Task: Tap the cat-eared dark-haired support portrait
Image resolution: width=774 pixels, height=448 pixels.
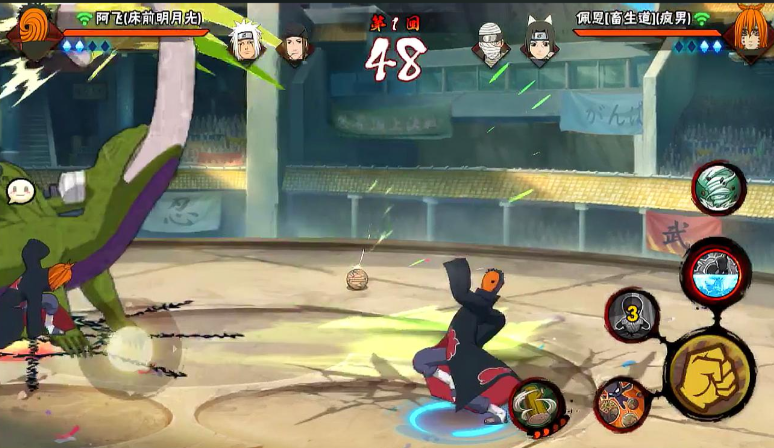Action: point(537,41)
